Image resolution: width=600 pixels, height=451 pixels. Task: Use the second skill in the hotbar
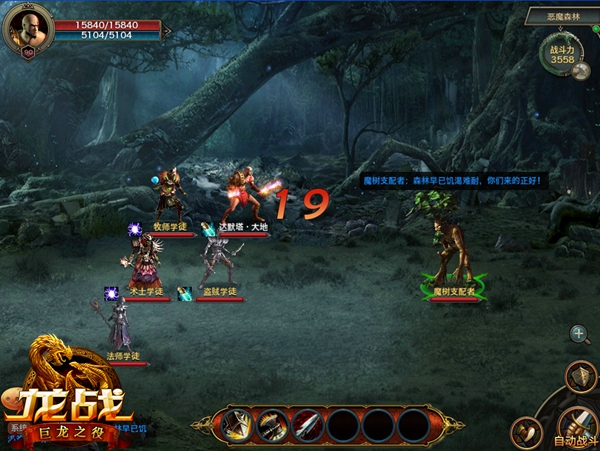point(271,426)
